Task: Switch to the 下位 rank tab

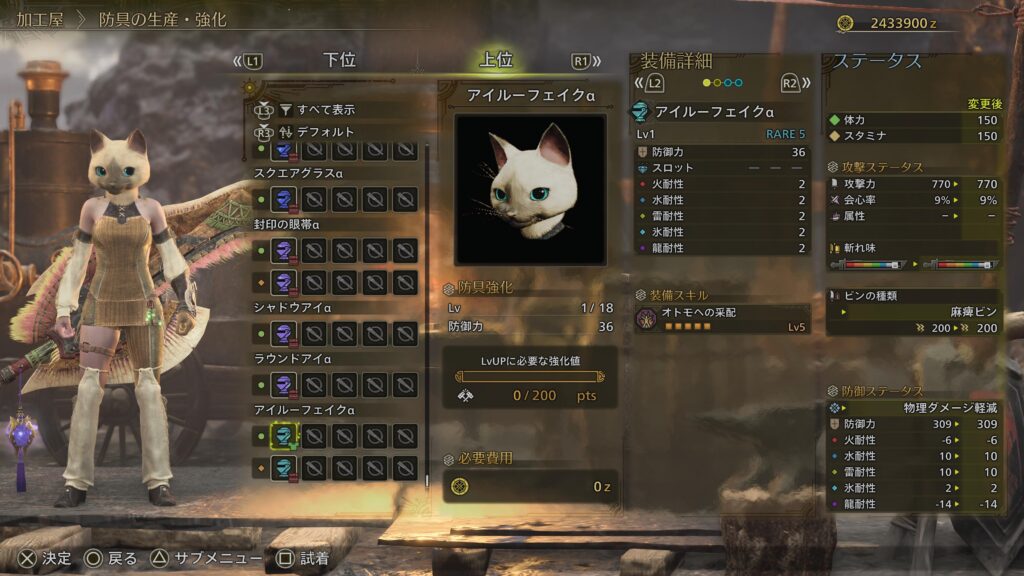Action: (340, 60)
